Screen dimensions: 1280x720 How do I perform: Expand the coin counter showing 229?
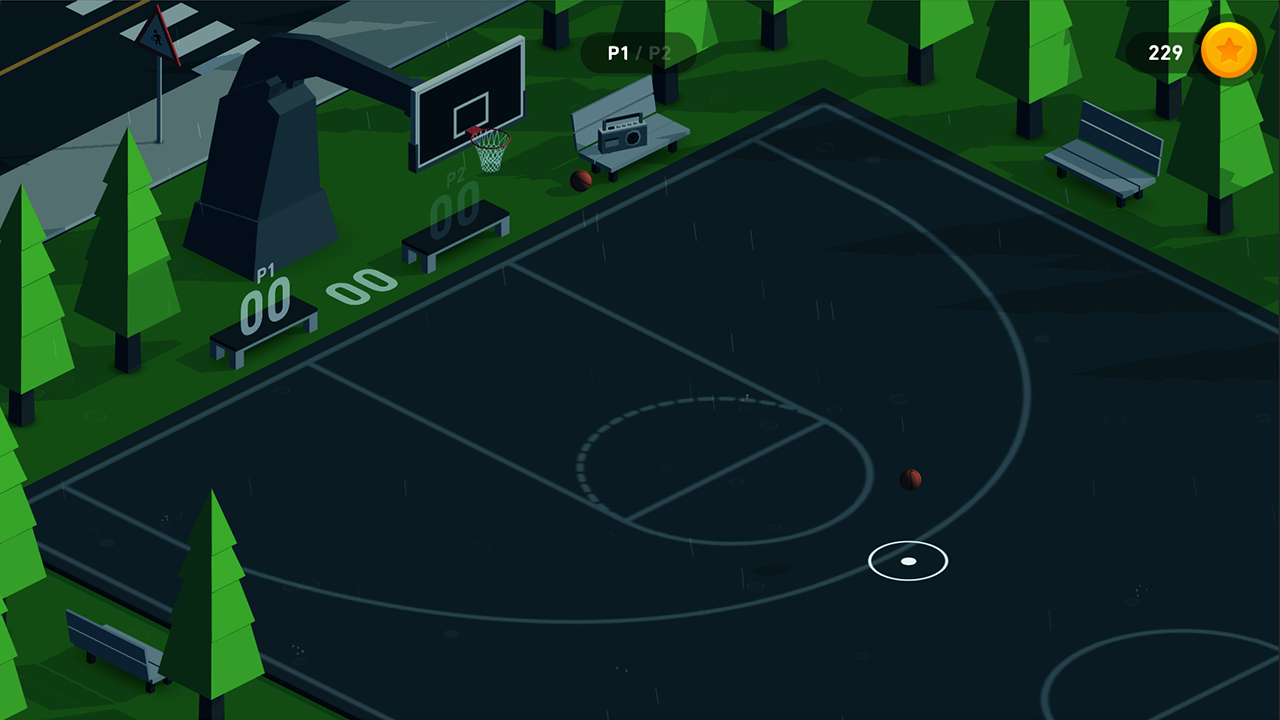(1166, 53)
